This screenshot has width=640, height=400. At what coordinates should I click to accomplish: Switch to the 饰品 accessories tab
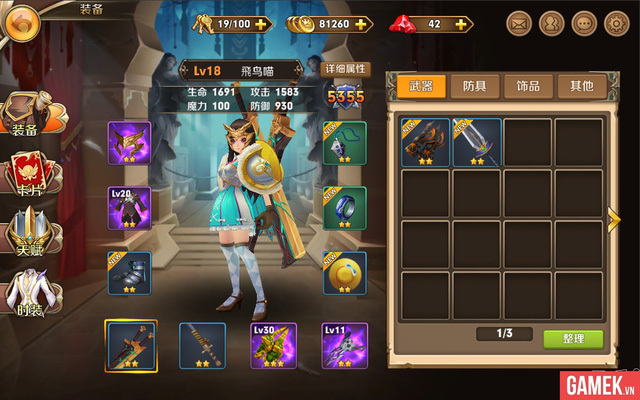[x=527, y=86]
